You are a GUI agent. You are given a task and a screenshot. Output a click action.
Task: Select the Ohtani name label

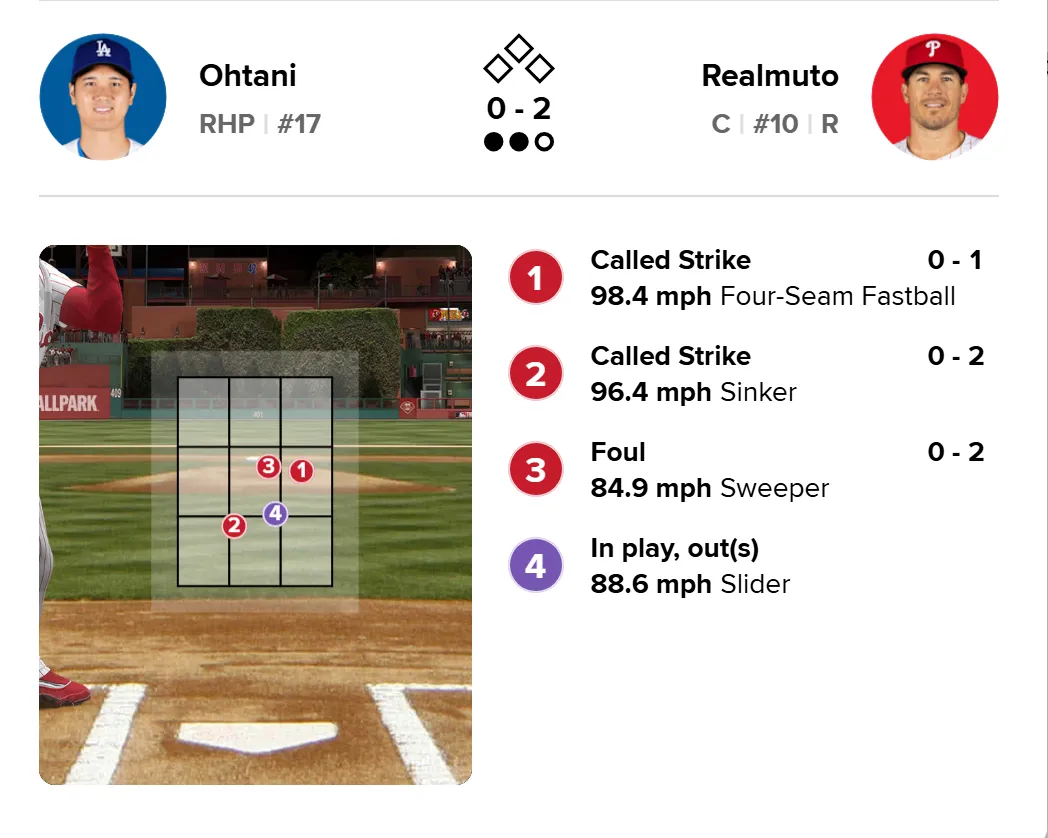pyautogui.click(x=248, y=75)
